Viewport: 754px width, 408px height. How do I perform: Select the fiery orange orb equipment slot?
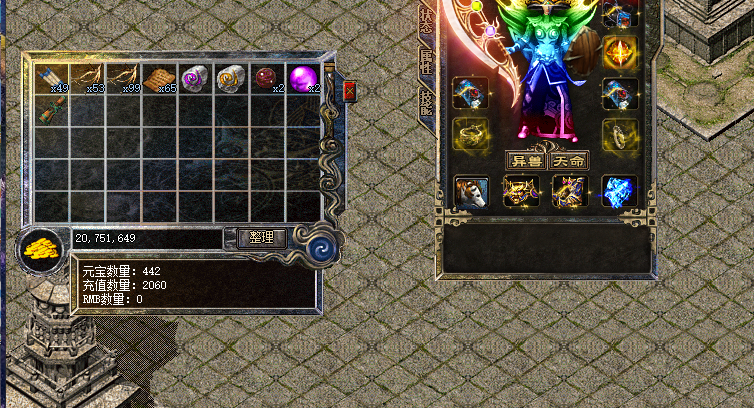[619, 52]
